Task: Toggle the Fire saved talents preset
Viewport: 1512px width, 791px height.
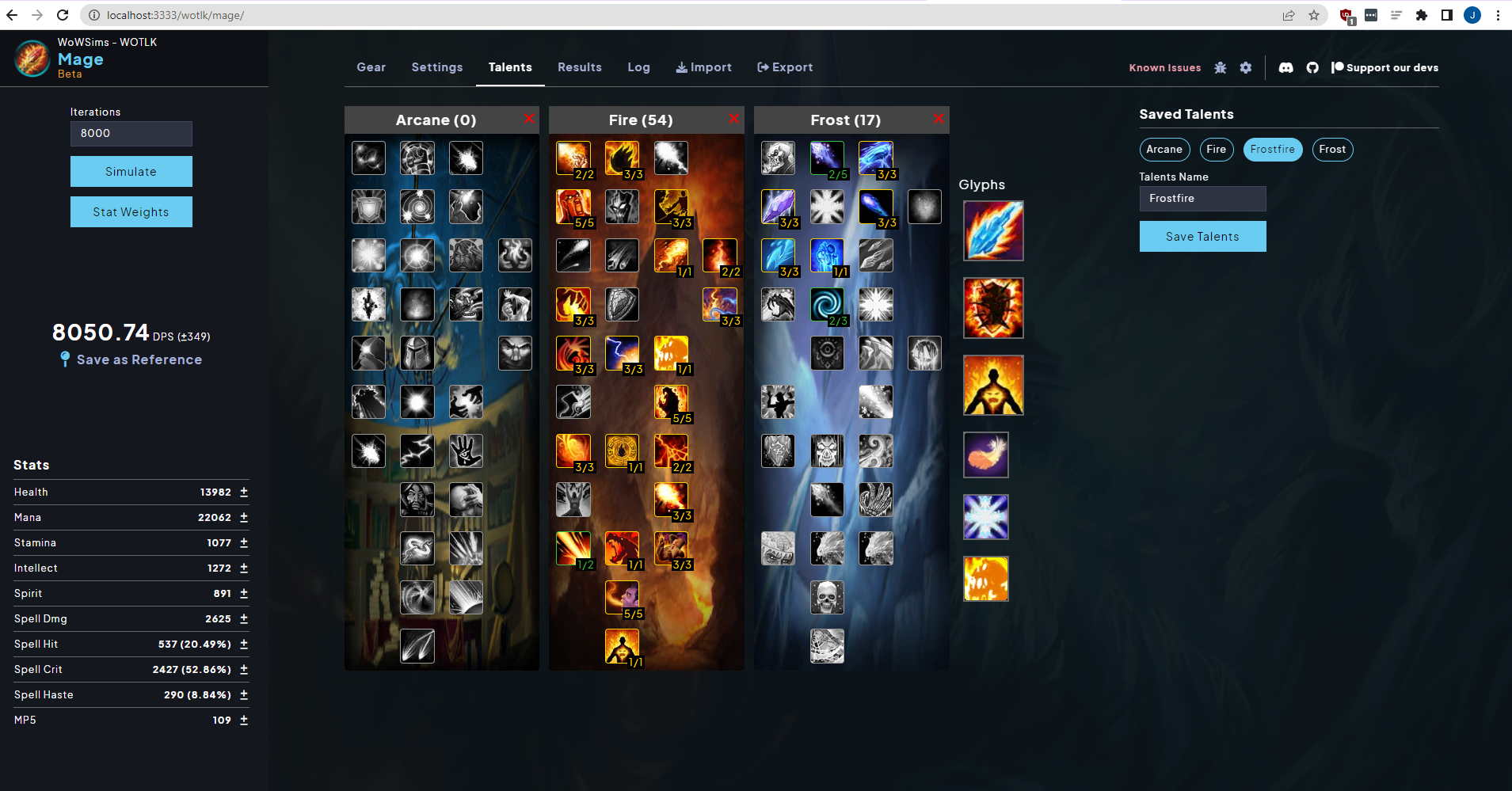Action: click(1216, 150)
